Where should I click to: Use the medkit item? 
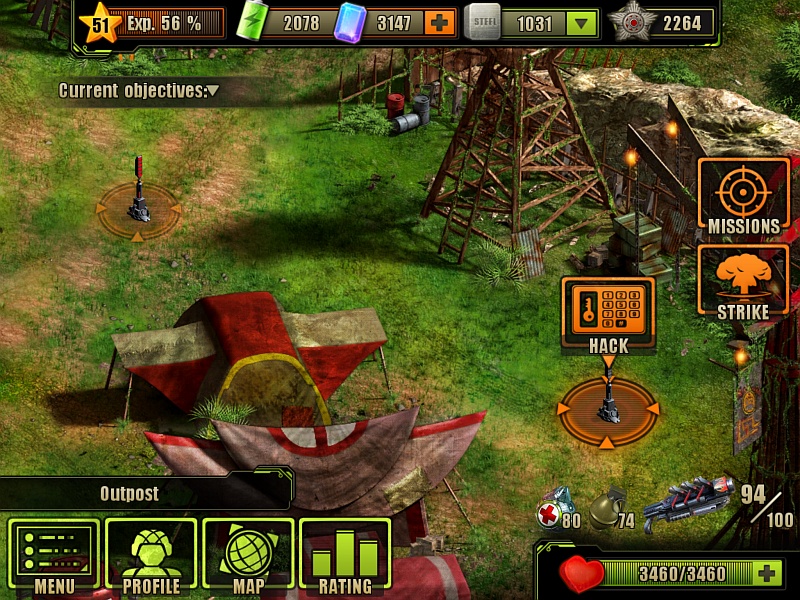pyautogui.click(x=554, y=508)
